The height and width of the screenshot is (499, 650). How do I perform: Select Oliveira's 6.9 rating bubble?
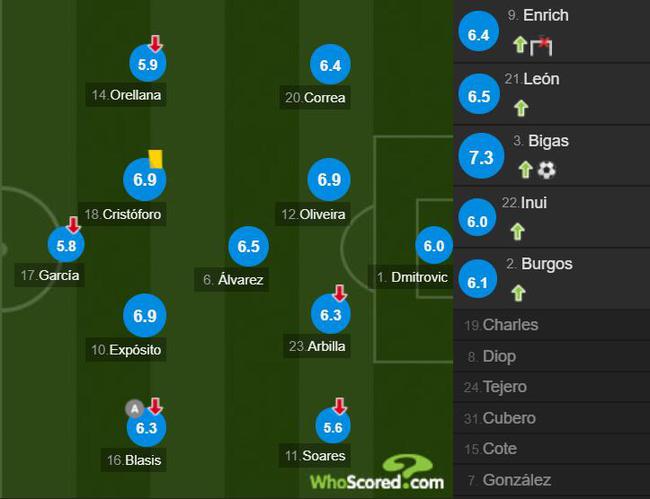pyautogui.click(x=330, y=181)
